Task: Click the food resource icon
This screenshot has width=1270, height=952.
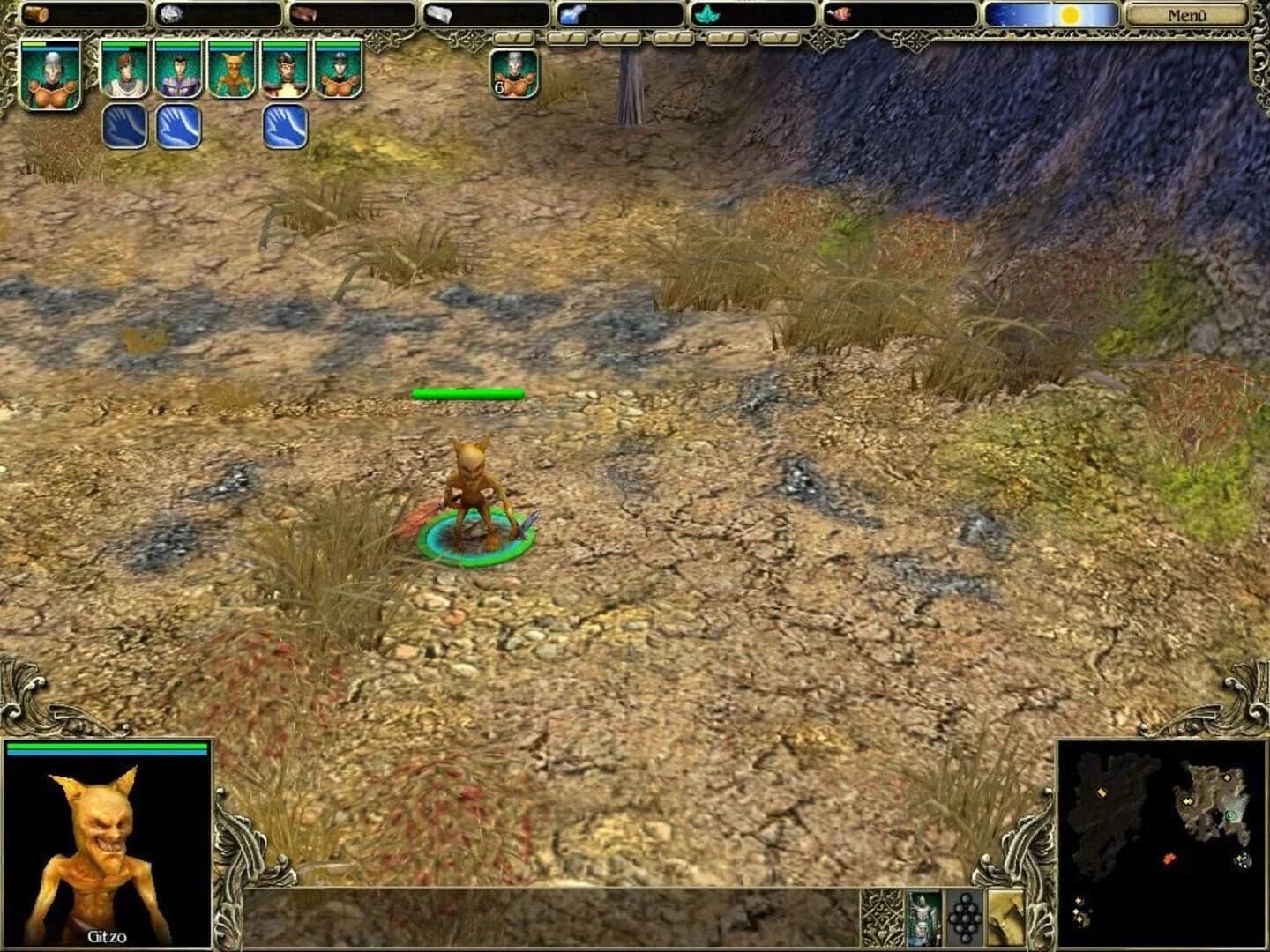Action: (840, 13)
